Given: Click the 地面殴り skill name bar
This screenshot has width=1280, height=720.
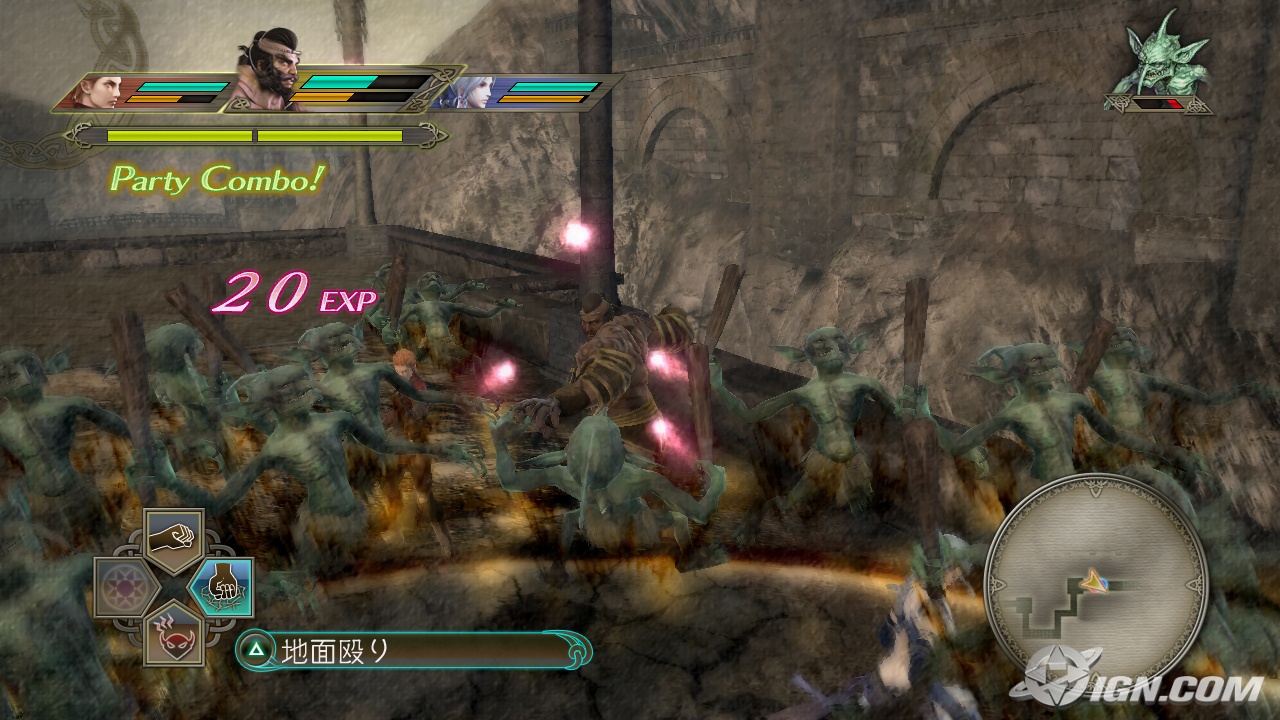Looking at the screenshot, I should (x=414, y=651).
